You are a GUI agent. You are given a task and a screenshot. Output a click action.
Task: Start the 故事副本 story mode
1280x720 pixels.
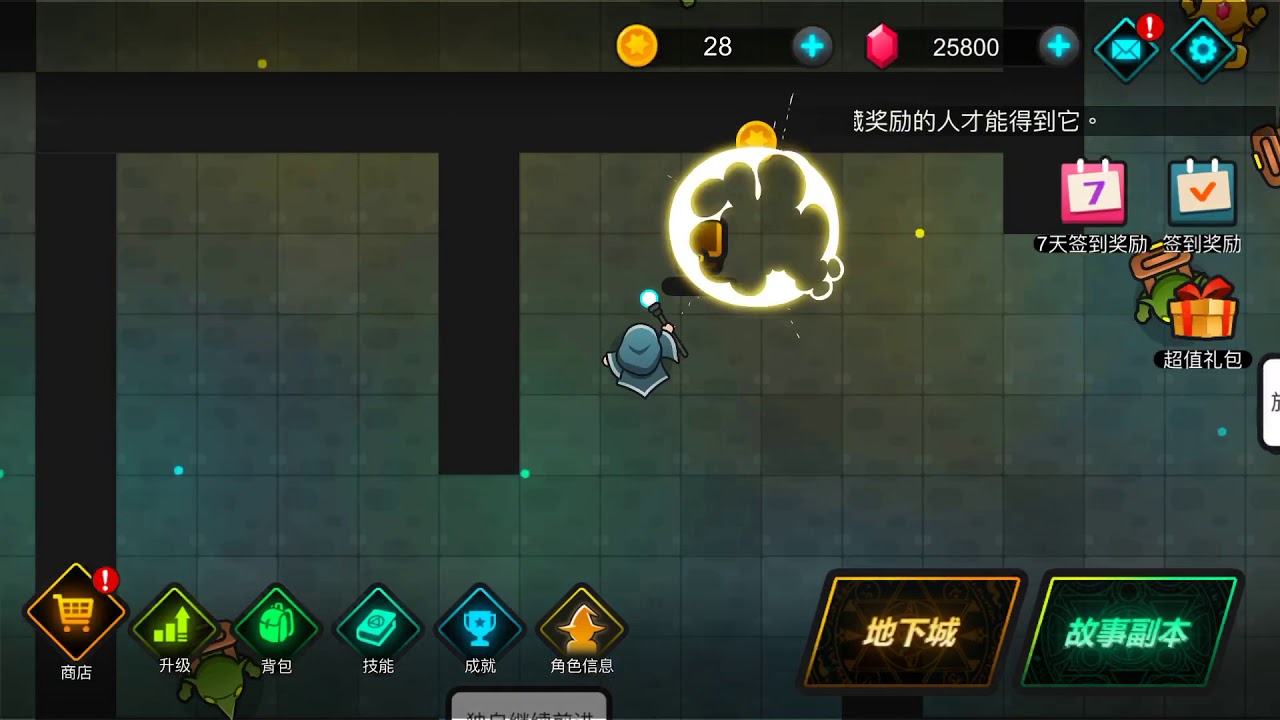1127,632
